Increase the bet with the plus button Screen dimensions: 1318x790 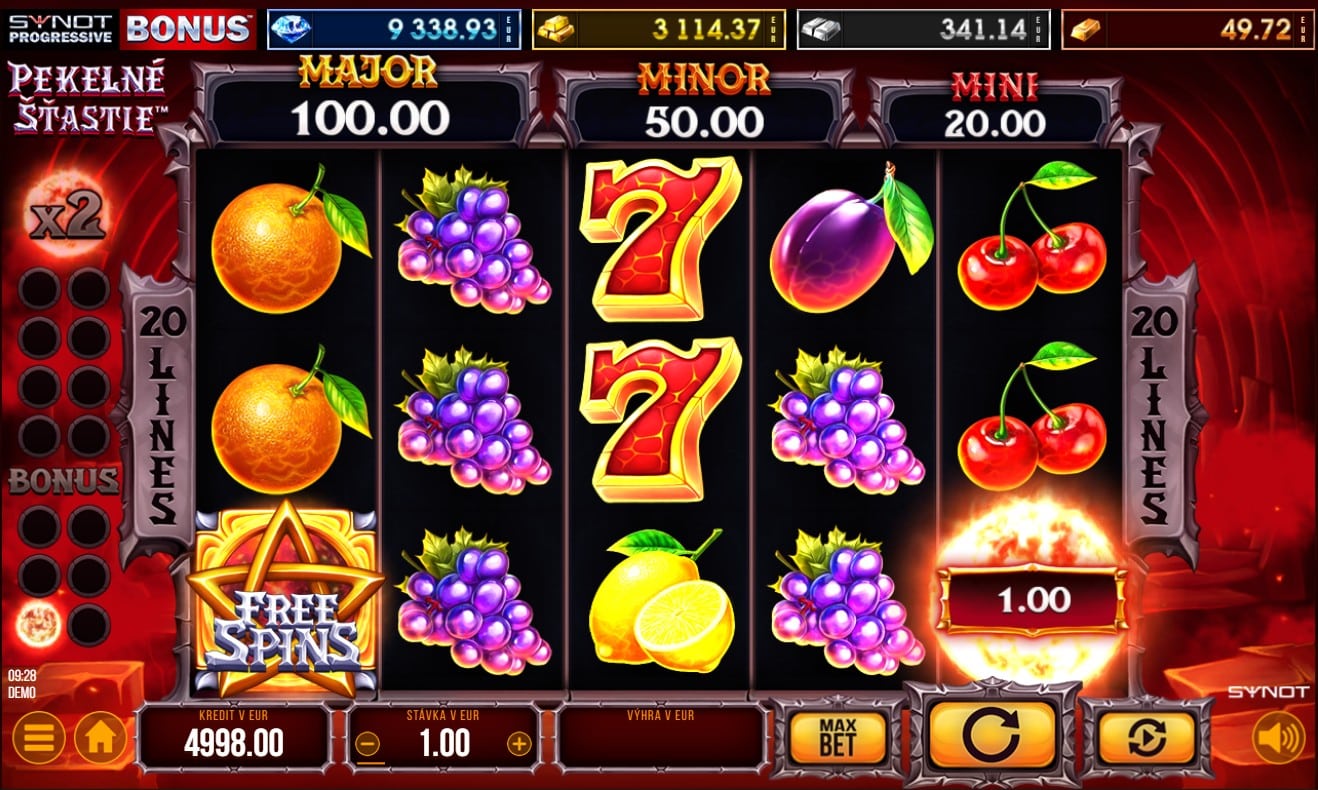pyautogui.click(x=518, y=743)
